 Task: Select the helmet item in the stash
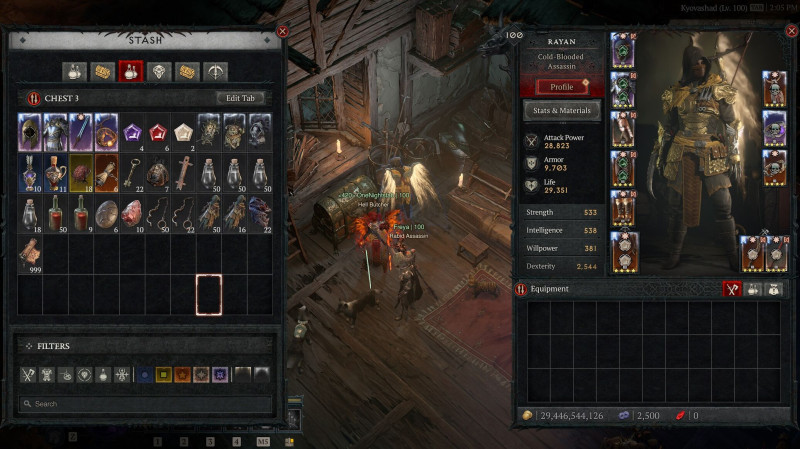30,131
